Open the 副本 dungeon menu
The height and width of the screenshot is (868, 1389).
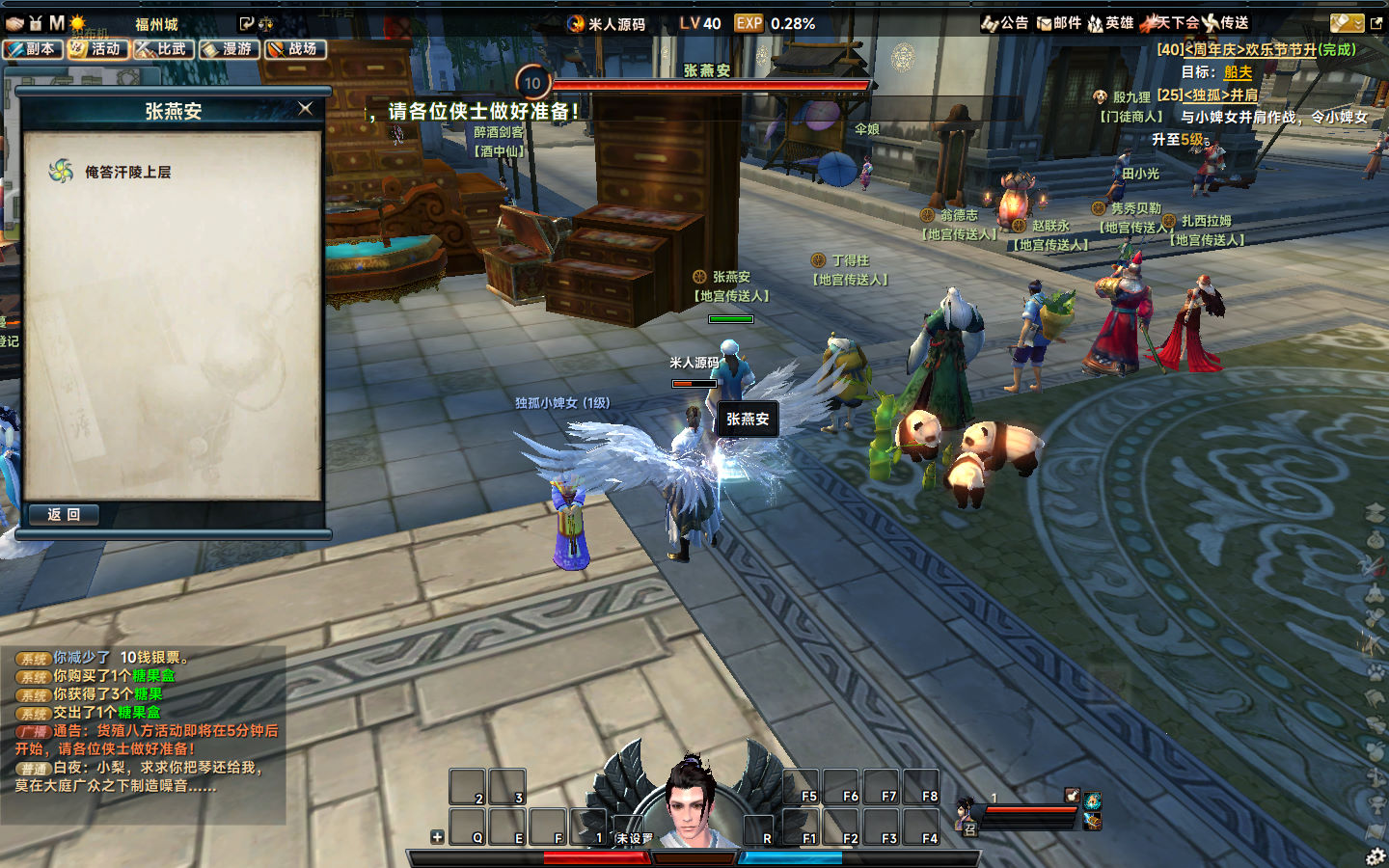33,48
